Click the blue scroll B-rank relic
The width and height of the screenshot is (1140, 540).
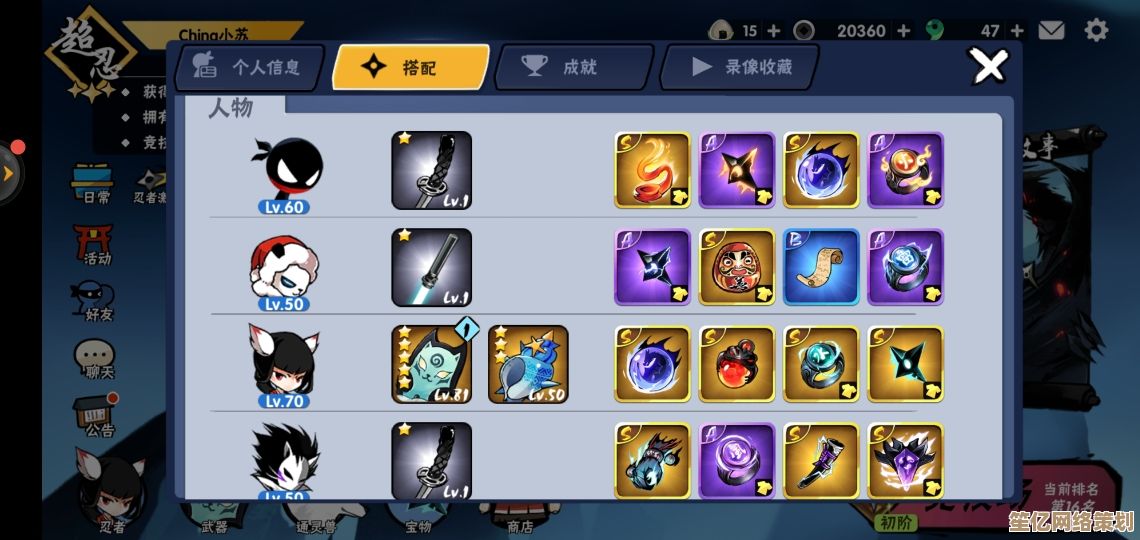pos(821,267)
